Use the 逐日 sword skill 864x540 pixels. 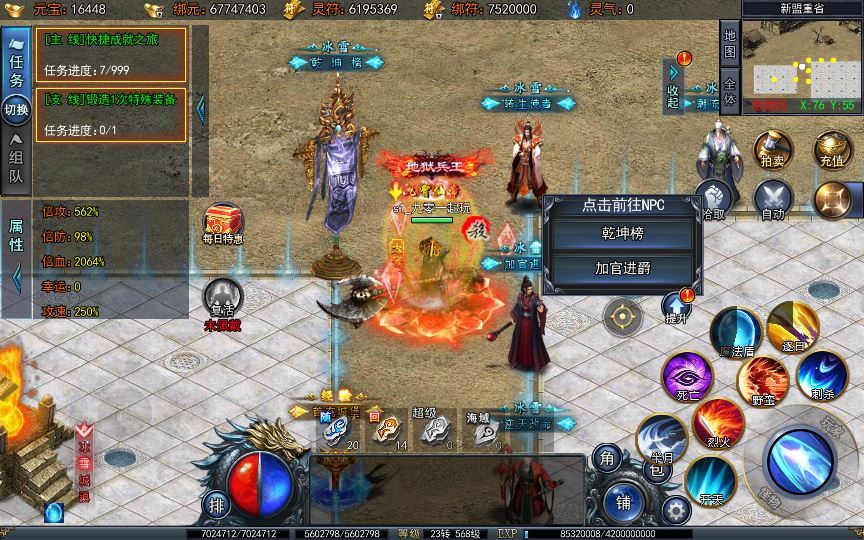(x=793, y=326)
